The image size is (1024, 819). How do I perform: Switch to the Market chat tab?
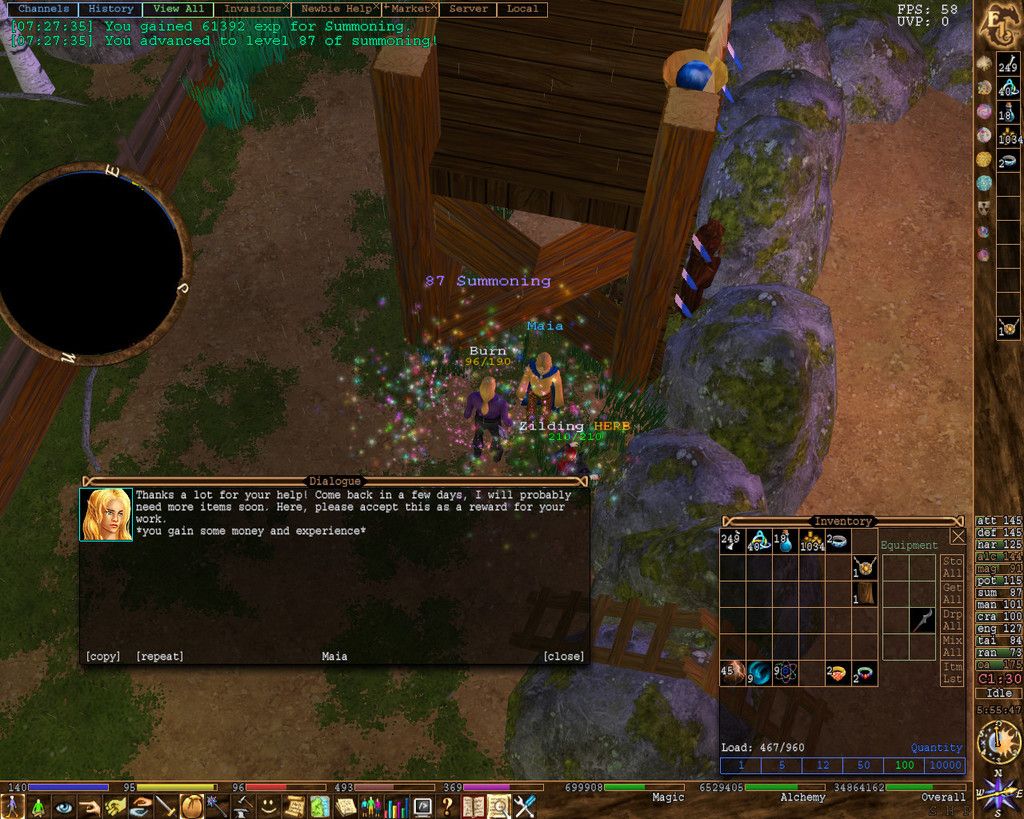click(410, 9)
